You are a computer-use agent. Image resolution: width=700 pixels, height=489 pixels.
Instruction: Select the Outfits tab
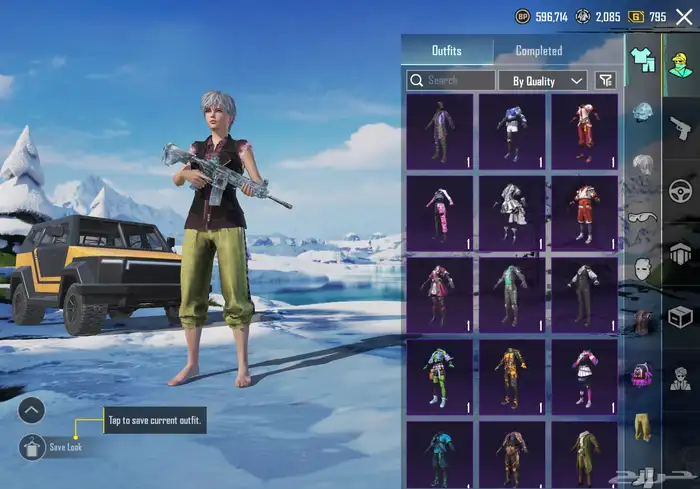point(446,51)
